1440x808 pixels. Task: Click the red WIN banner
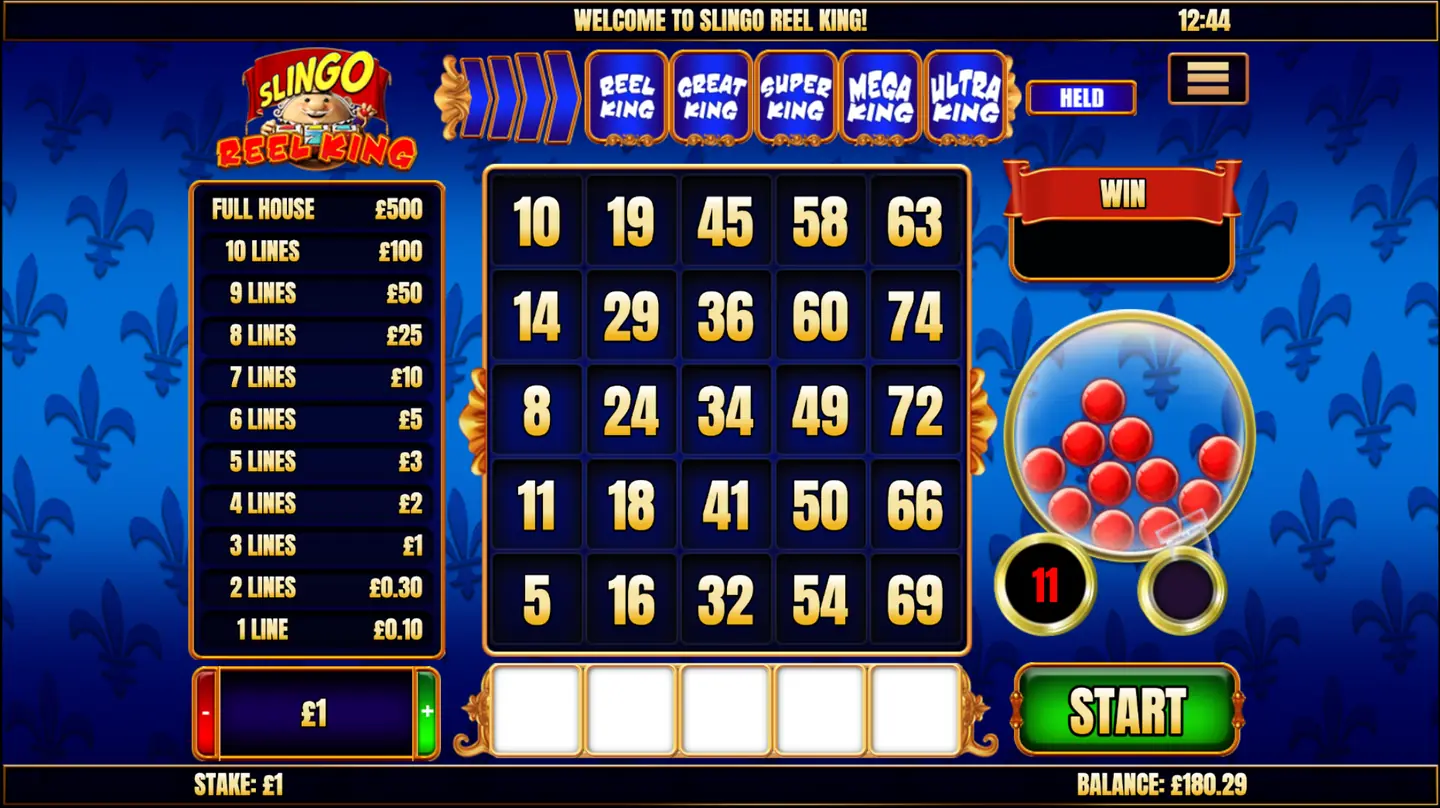[x=1121, y=194]
